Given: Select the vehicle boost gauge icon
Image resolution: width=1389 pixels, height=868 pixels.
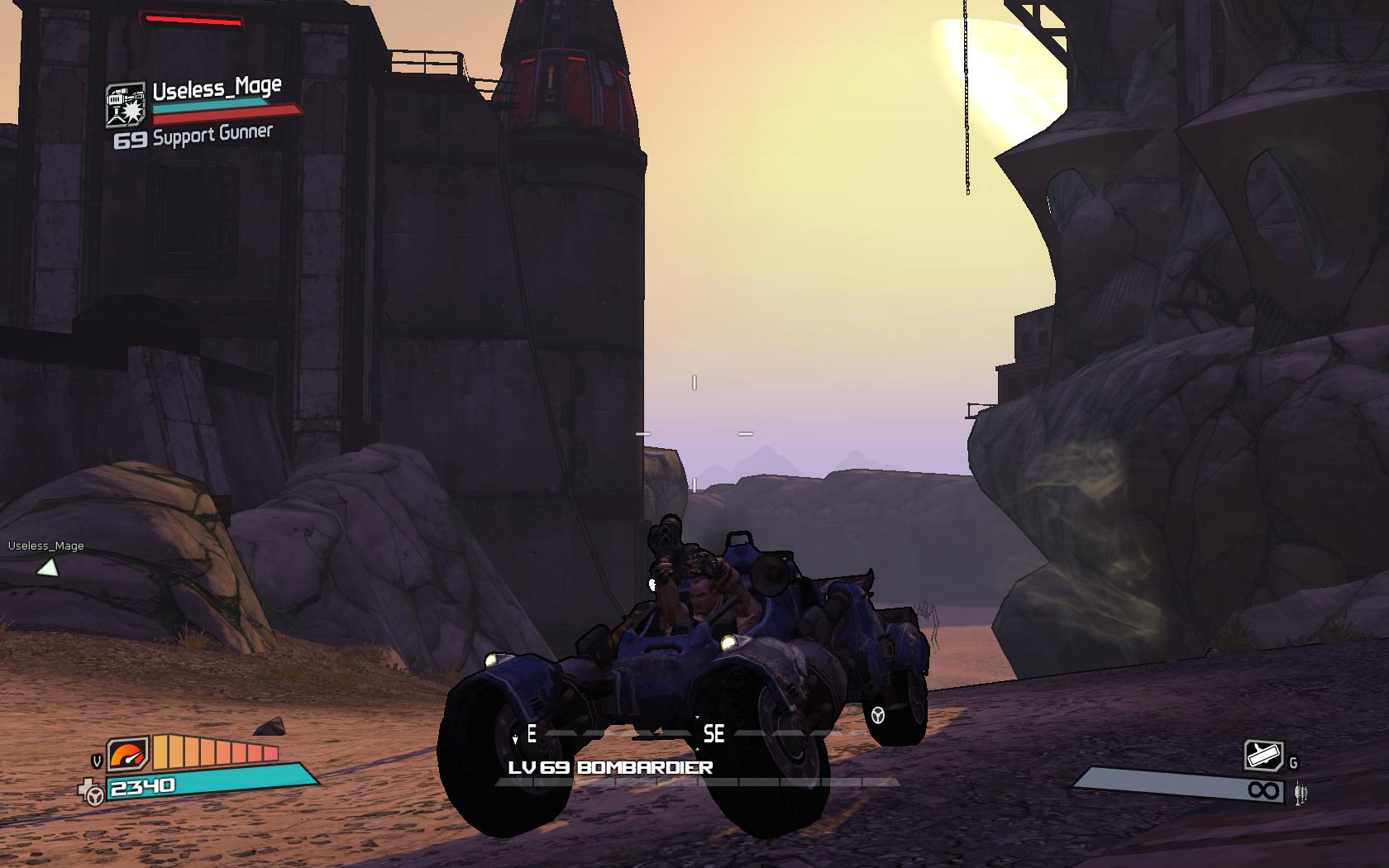Looking at the screenshot, I should (x=129, y=753).
